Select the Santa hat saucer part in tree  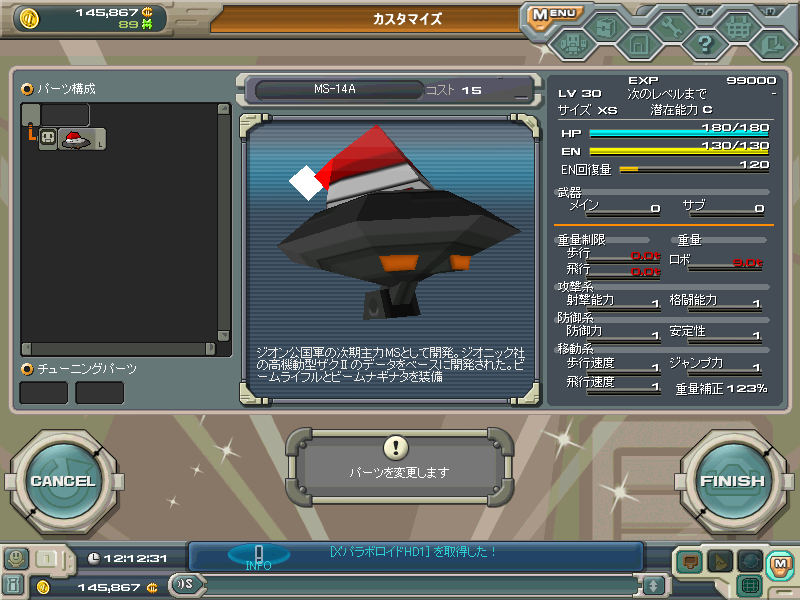click(75, 140)
